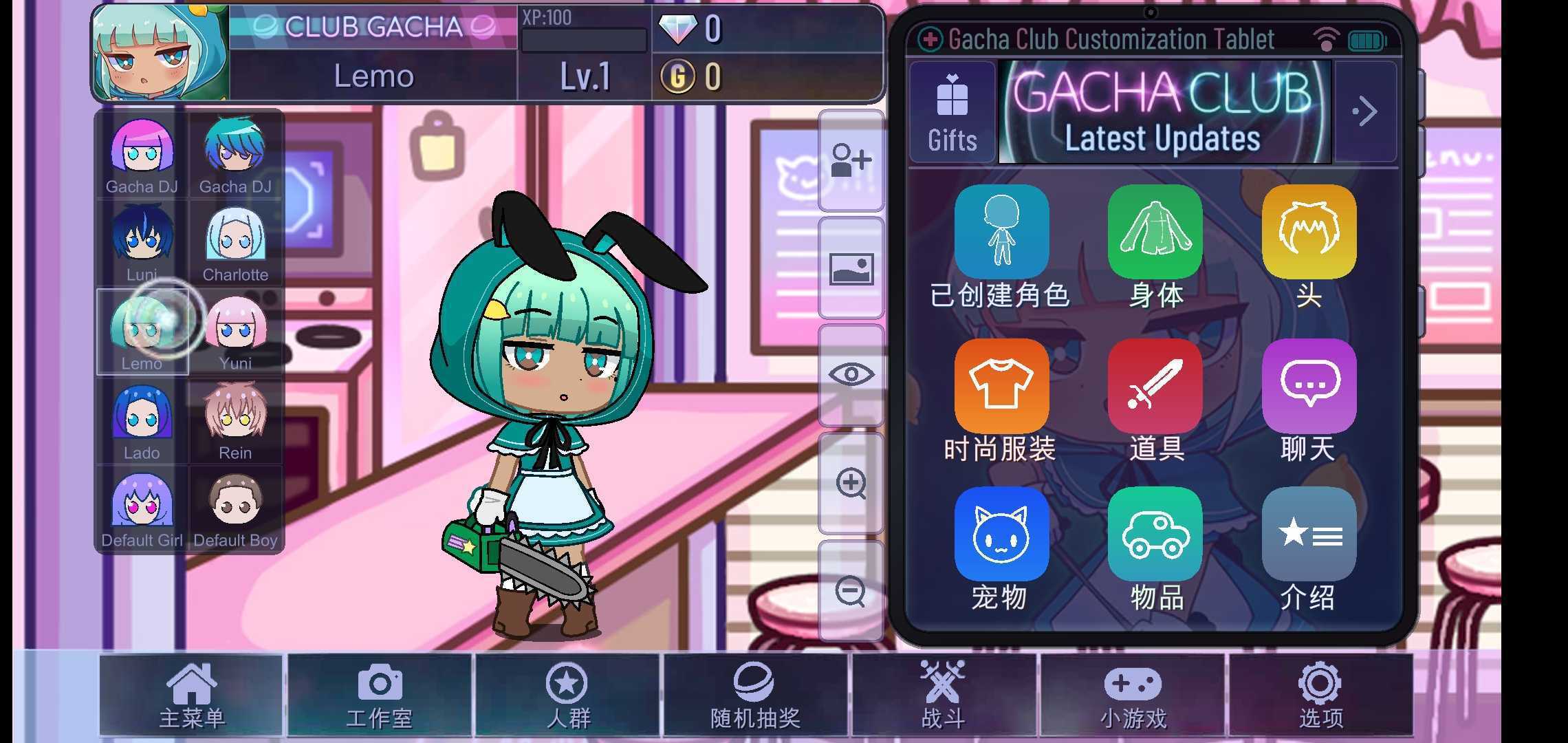This screenshot has width=1568, height=743.
Task: Select the 宠物 pets icon
Action: [x=1001, y=535]
